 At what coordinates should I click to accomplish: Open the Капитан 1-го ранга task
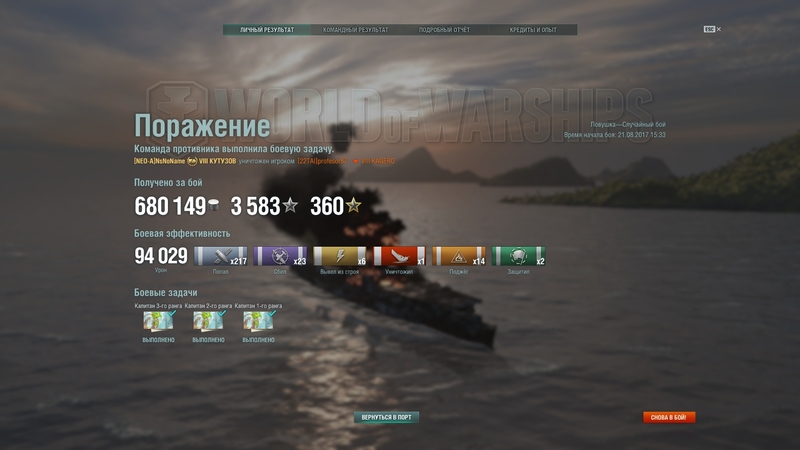point(259,321)
